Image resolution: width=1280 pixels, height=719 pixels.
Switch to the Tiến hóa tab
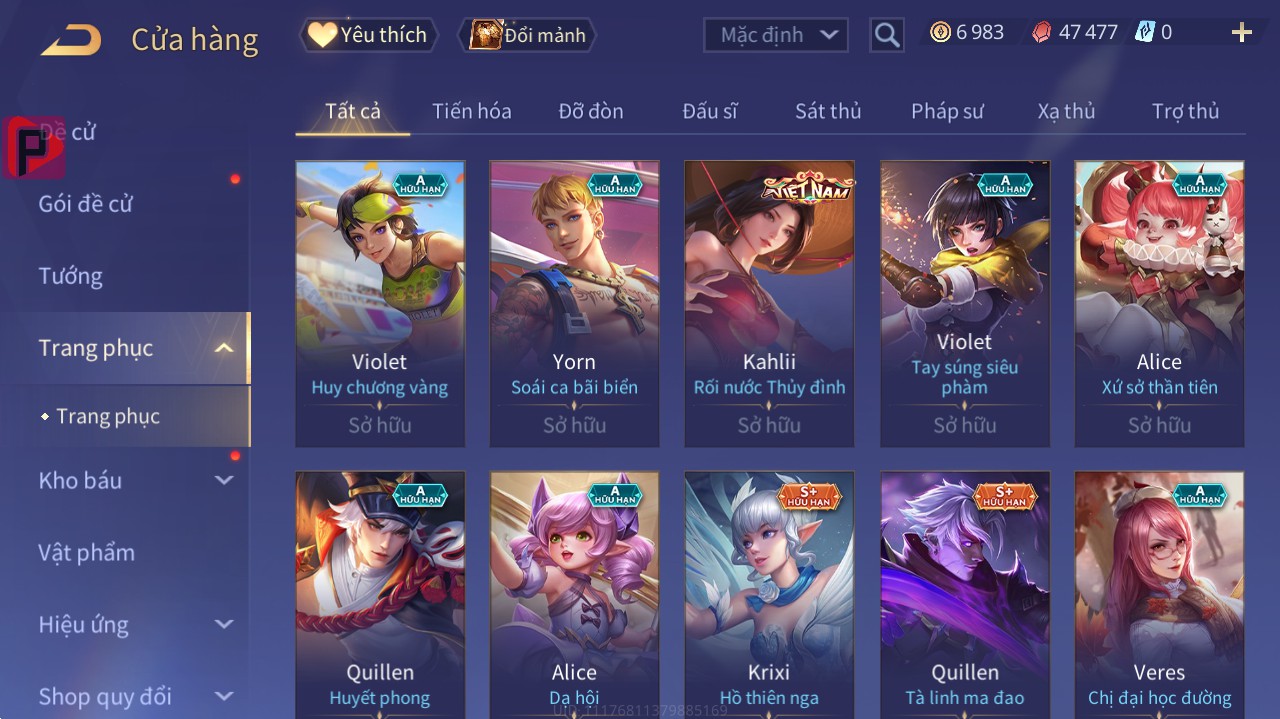click(471, 111)
